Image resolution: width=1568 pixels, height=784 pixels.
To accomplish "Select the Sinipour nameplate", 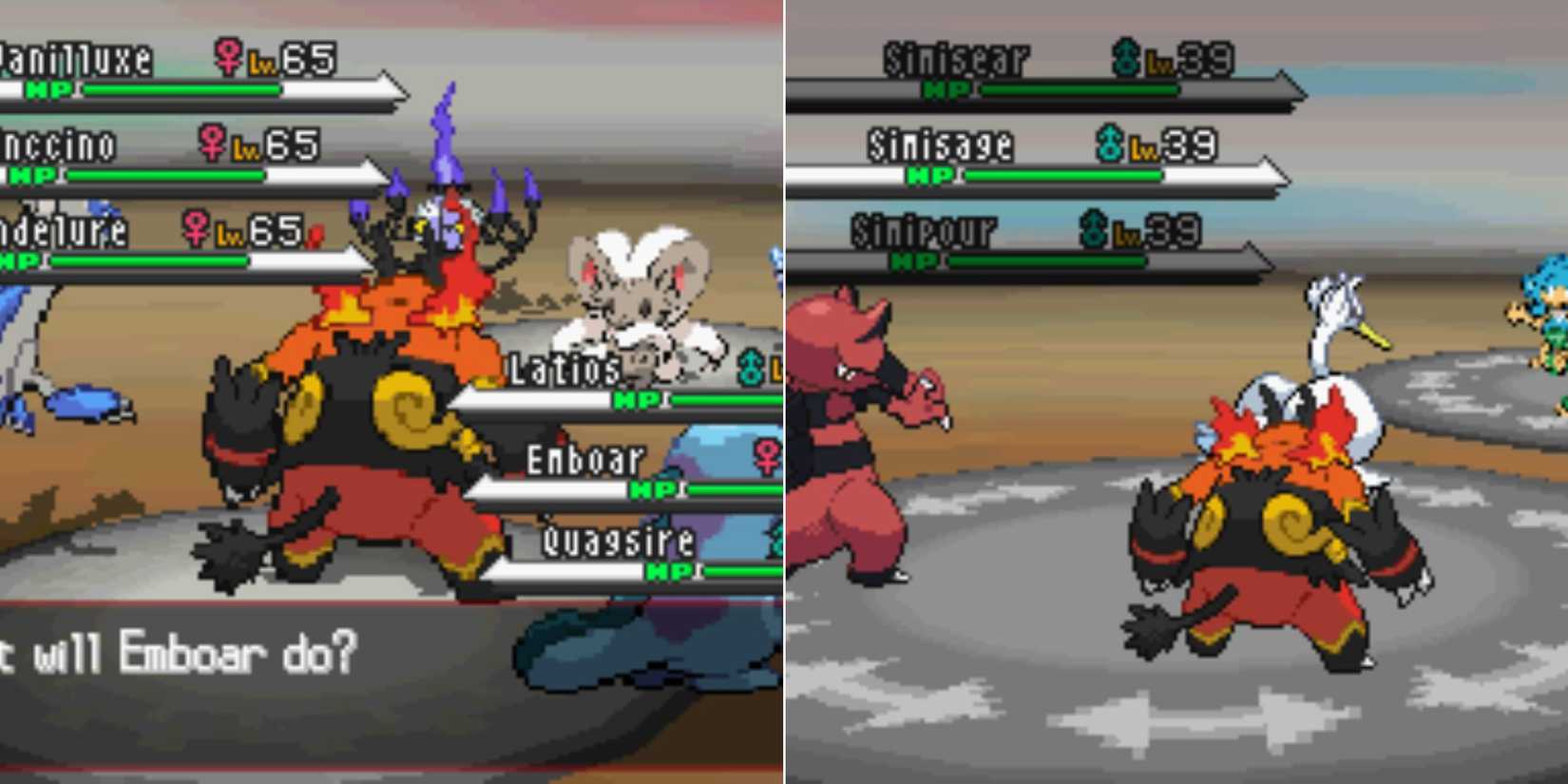I will [x=924, y=231].
